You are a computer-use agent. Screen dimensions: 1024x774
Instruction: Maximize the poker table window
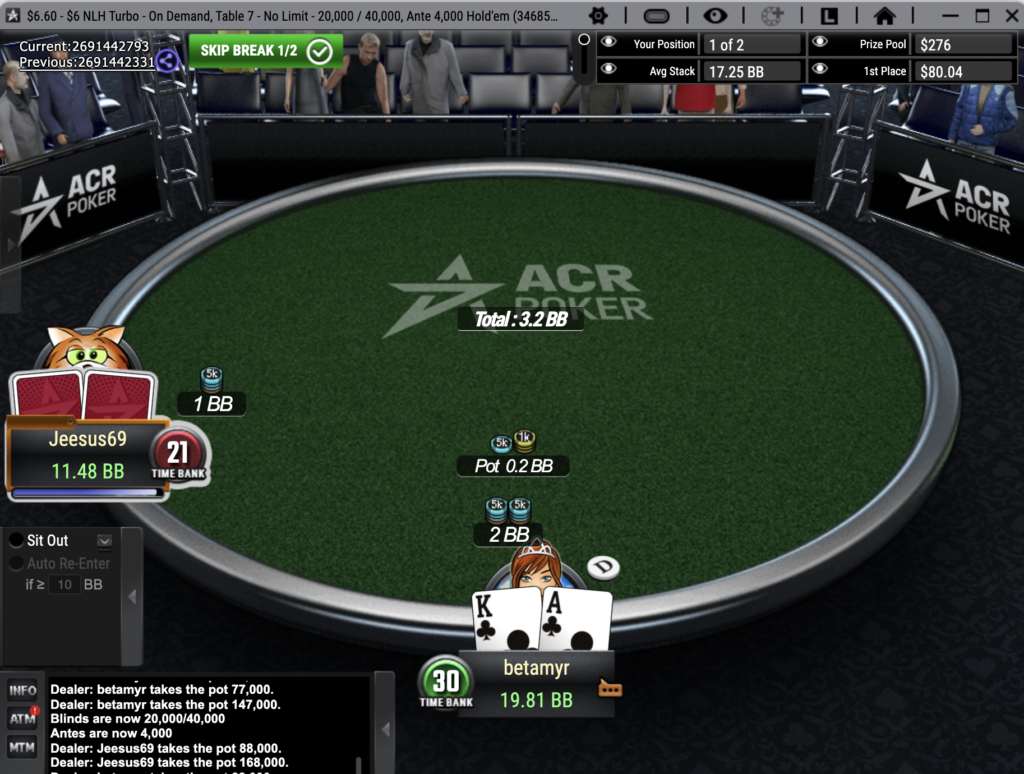(x=982, y=15)
